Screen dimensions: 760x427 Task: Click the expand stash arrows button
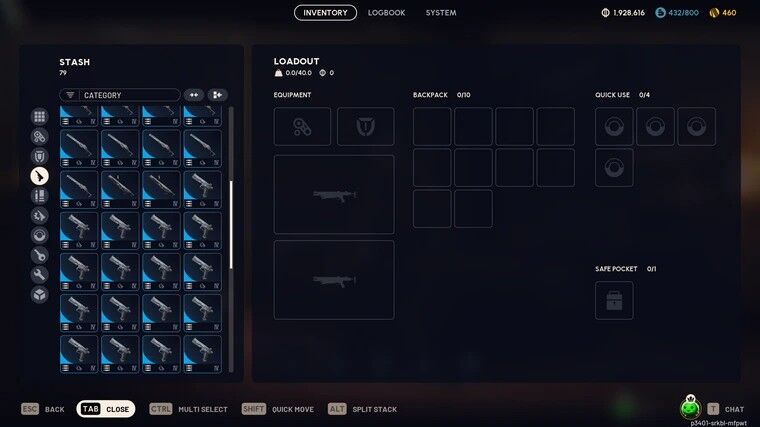(194, 95)
